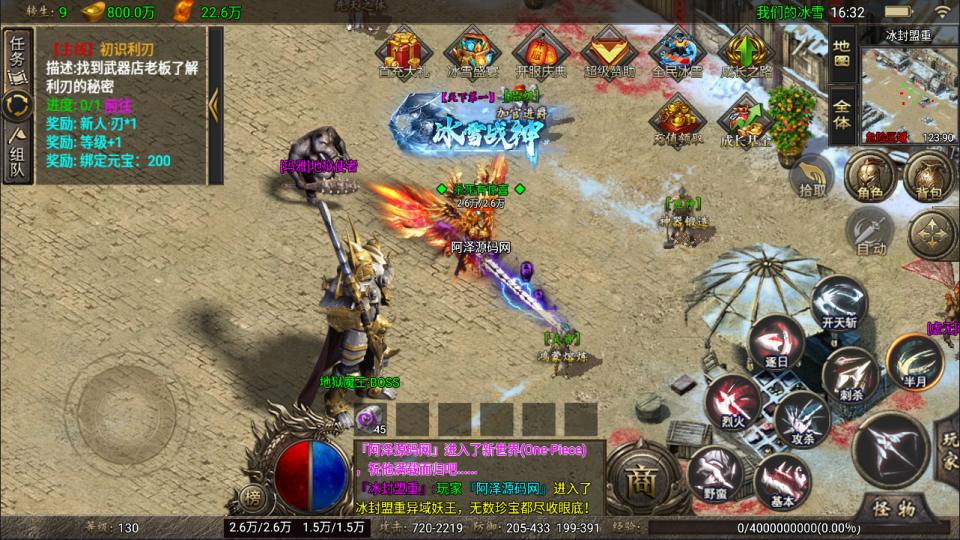Open the 背包 backpack button

[929, 179]
